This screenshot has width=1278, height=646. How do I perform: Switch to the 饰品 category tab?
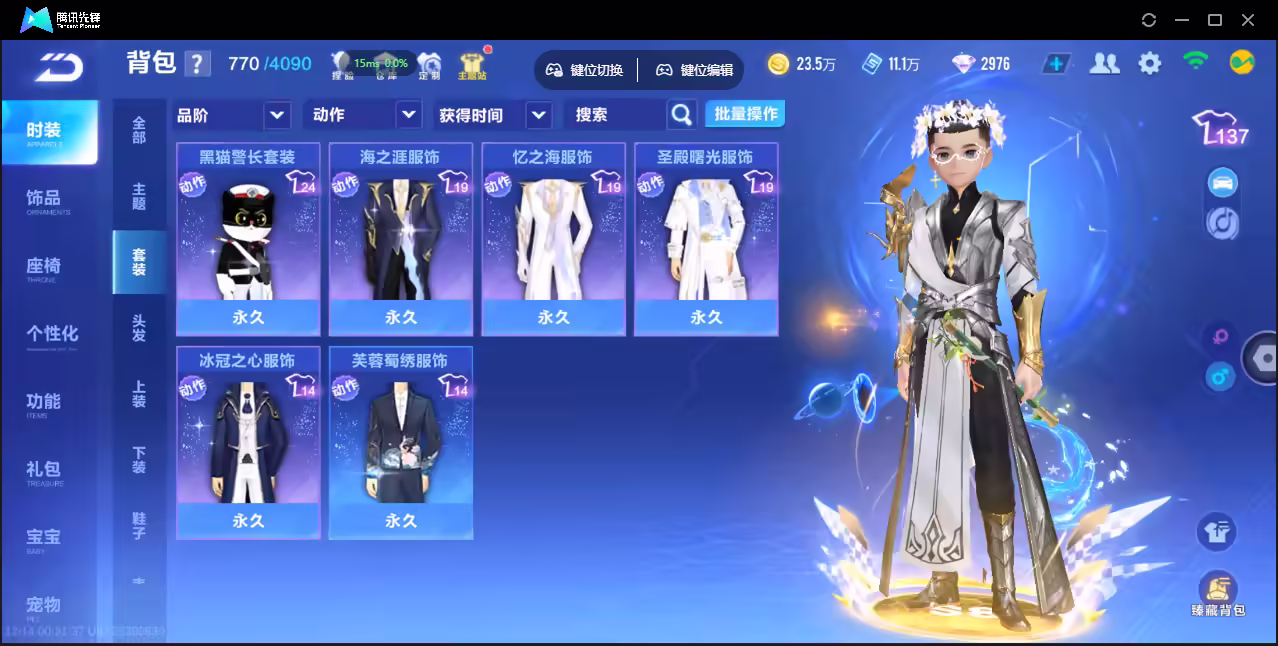[x=44, y=199]
